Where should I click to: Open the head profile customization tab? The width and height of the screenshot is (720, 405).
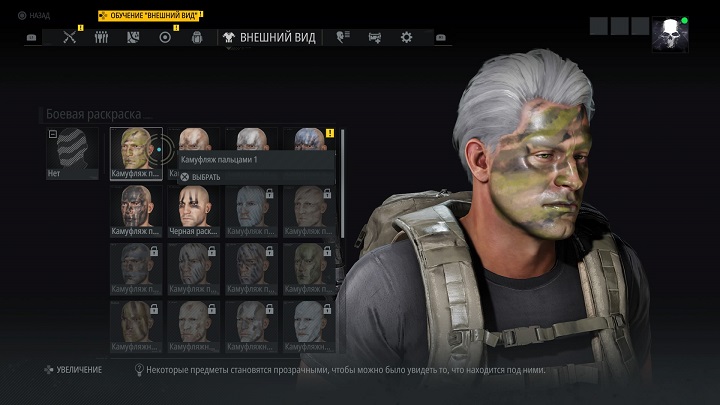pyautogui.click(x=343, y=37)
